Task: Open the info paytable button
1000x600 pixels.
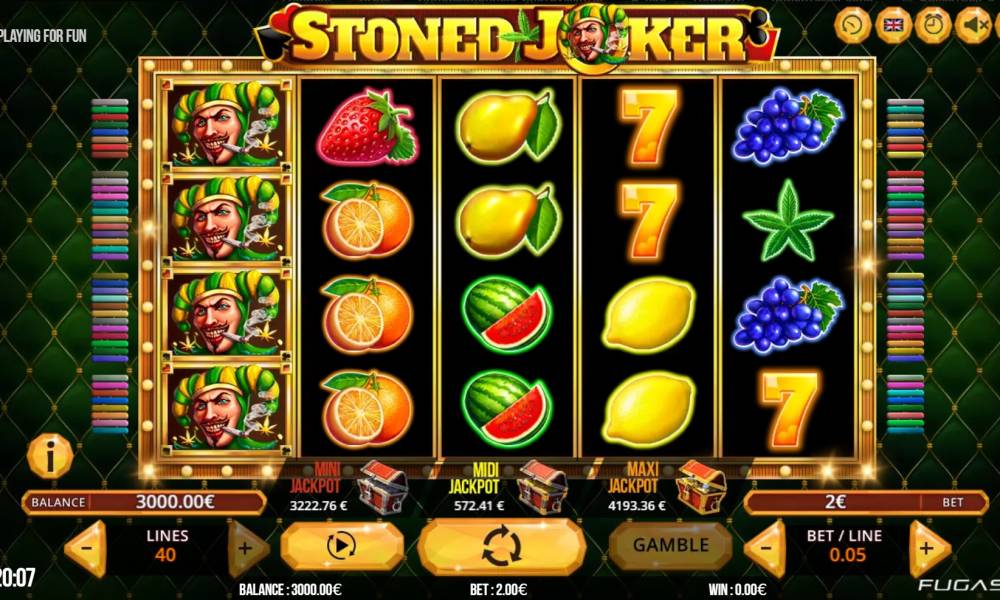Action: pos(50,457)
